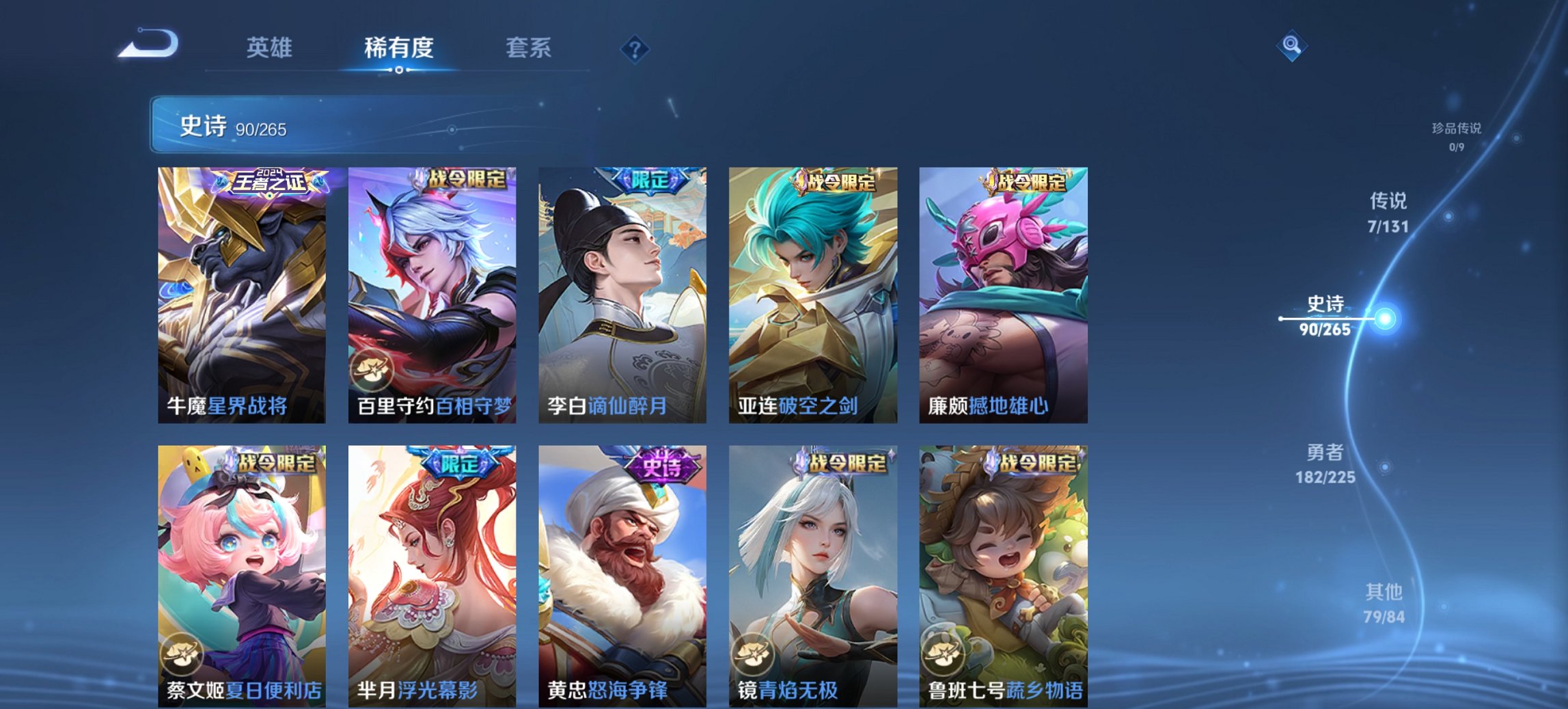Open the search magnifier at top right
Image resolution: width=1568 pixels, height=709 pixels.
tap(1291, 45)
